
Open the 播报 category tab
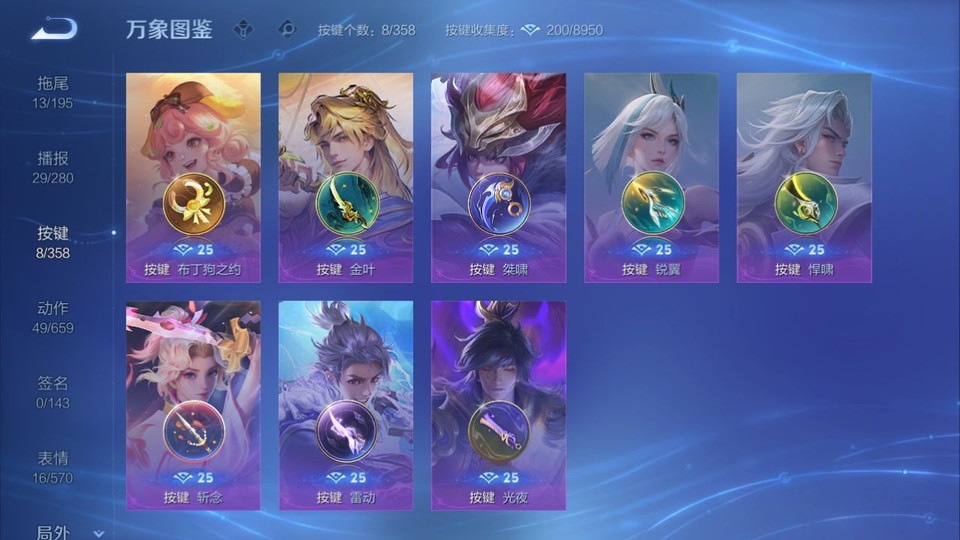coord(54,167)
